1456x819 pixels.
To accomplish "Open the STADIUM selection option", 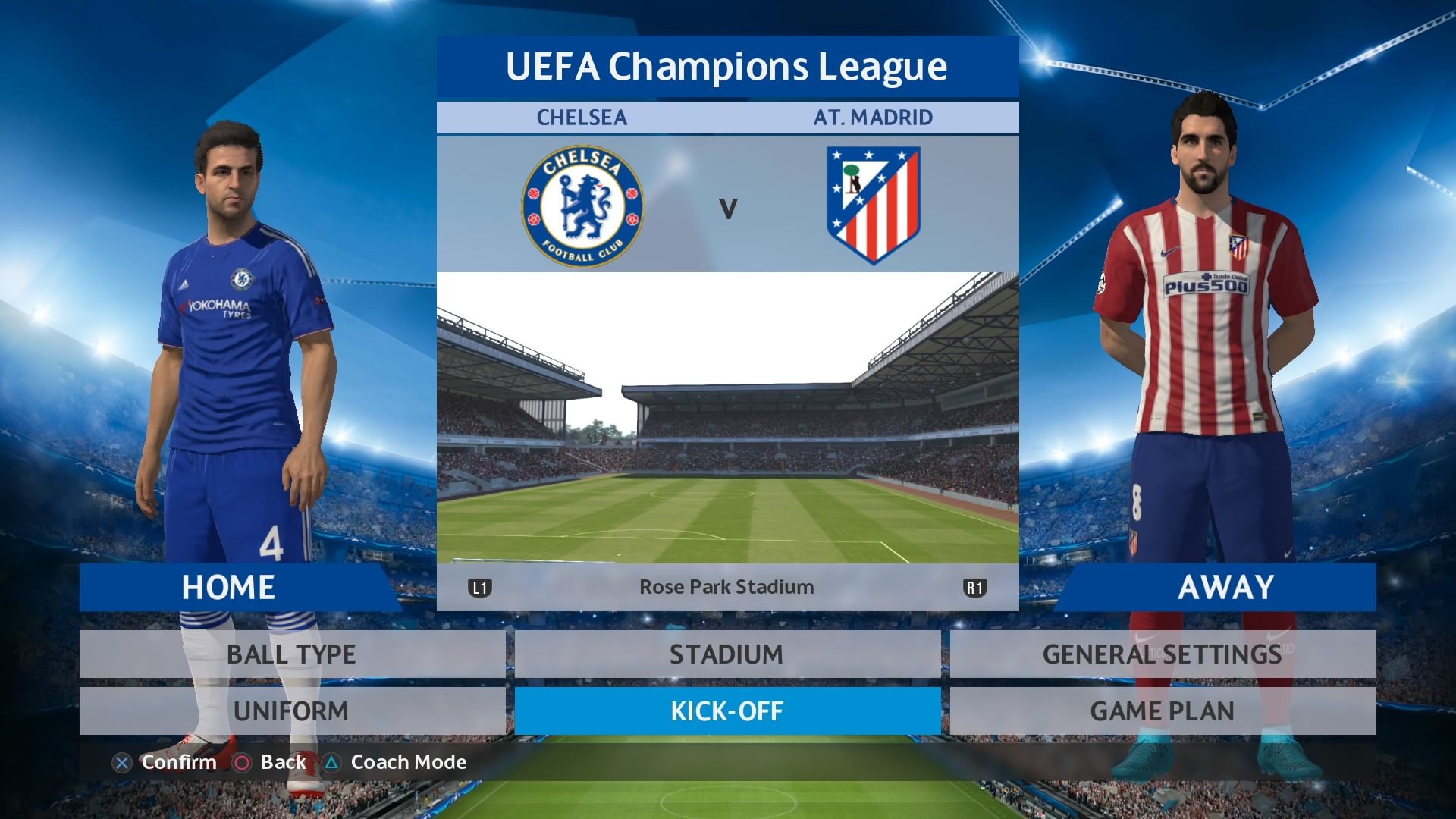I will coord(726,654).
